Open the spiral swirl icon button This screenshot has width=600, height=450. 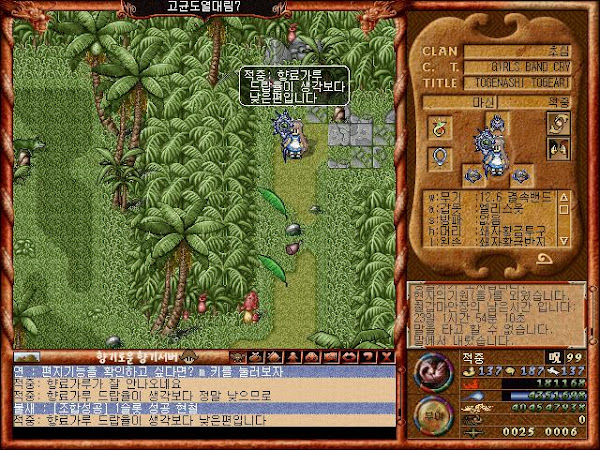point(557,122)
